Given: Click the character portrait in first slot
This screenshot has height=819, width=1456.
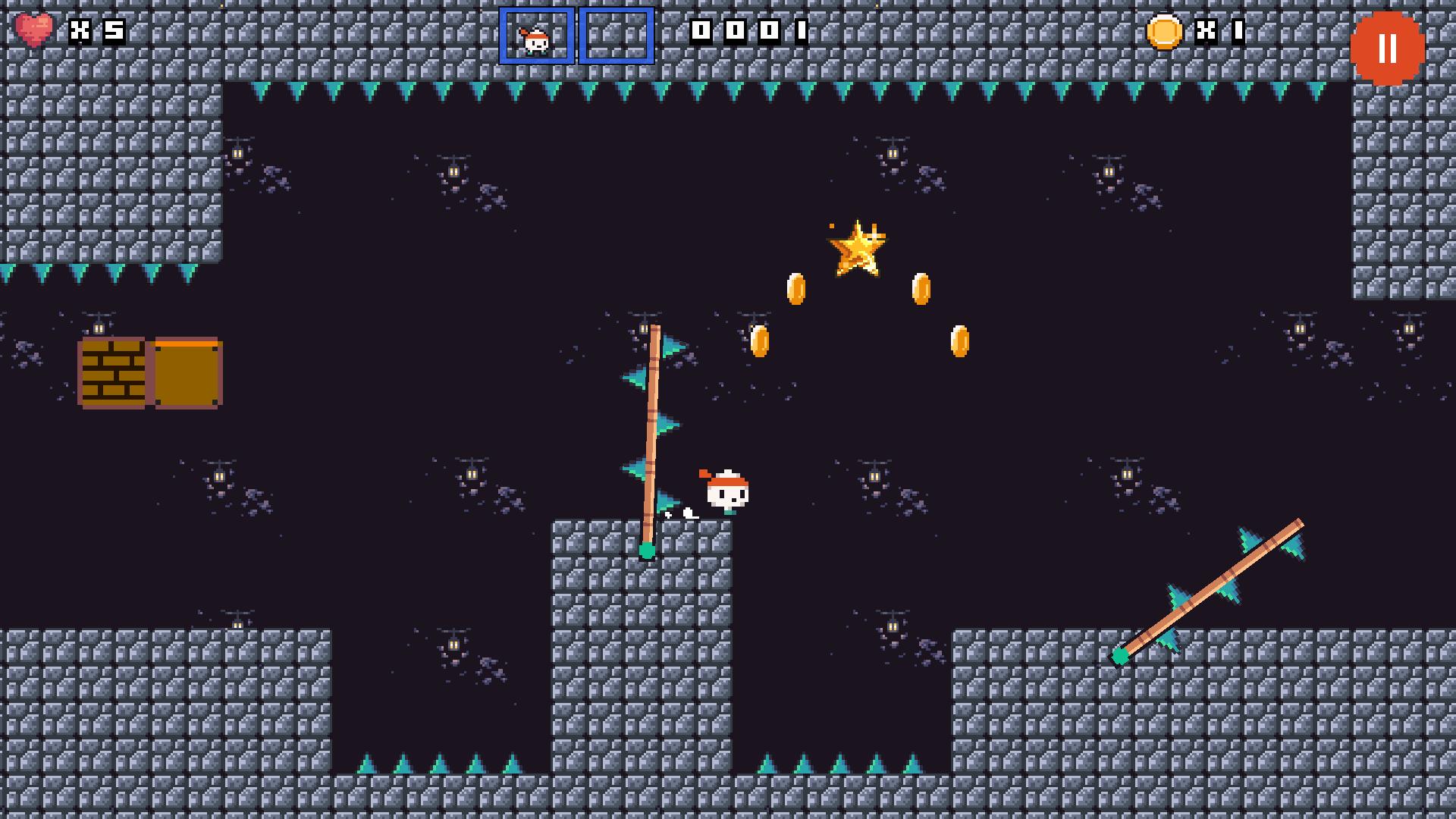Looking at the screenshot, I should [535, 42].
